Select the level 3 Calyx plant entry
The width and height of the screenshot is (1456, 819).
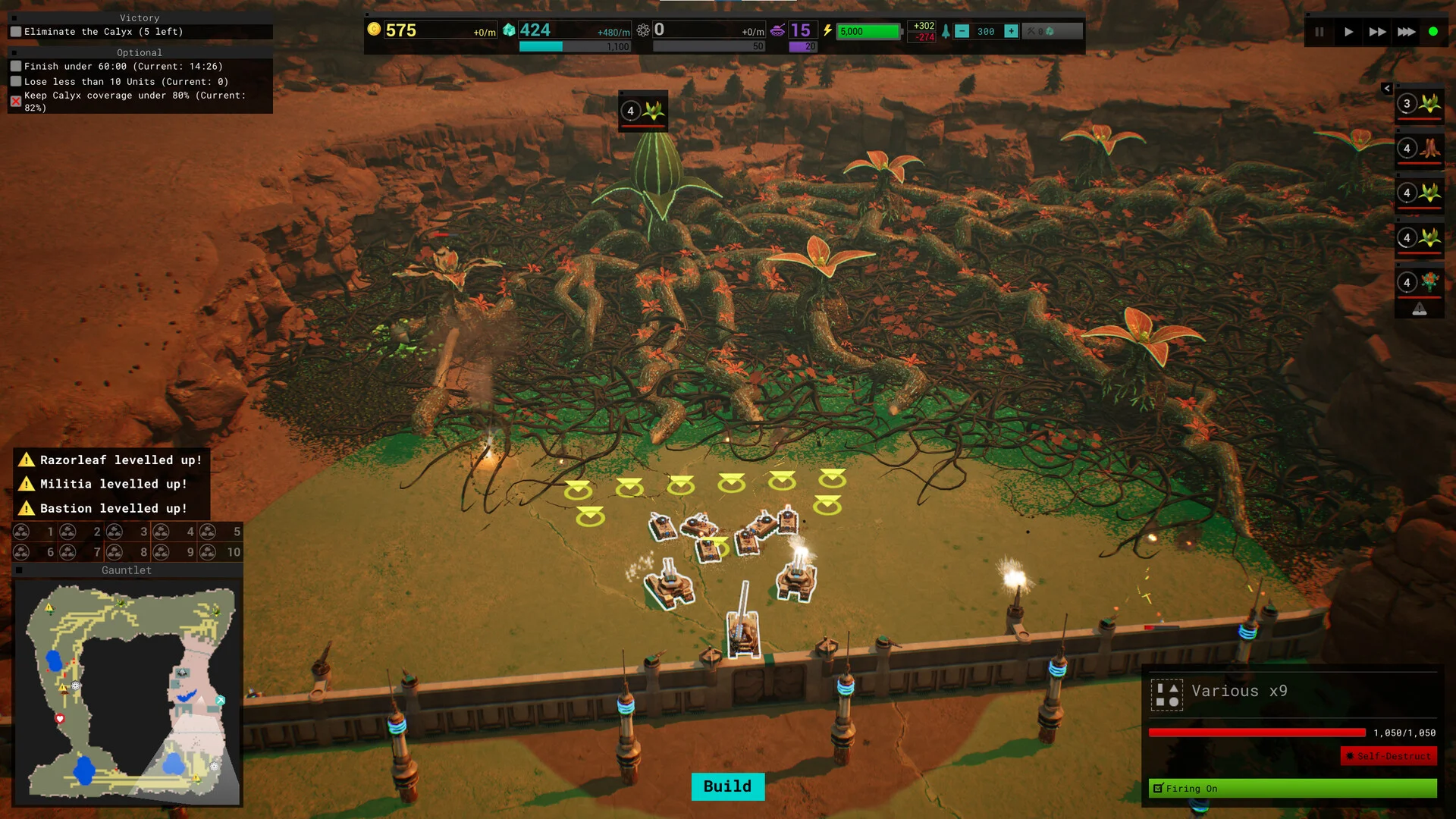[1419, 104]
